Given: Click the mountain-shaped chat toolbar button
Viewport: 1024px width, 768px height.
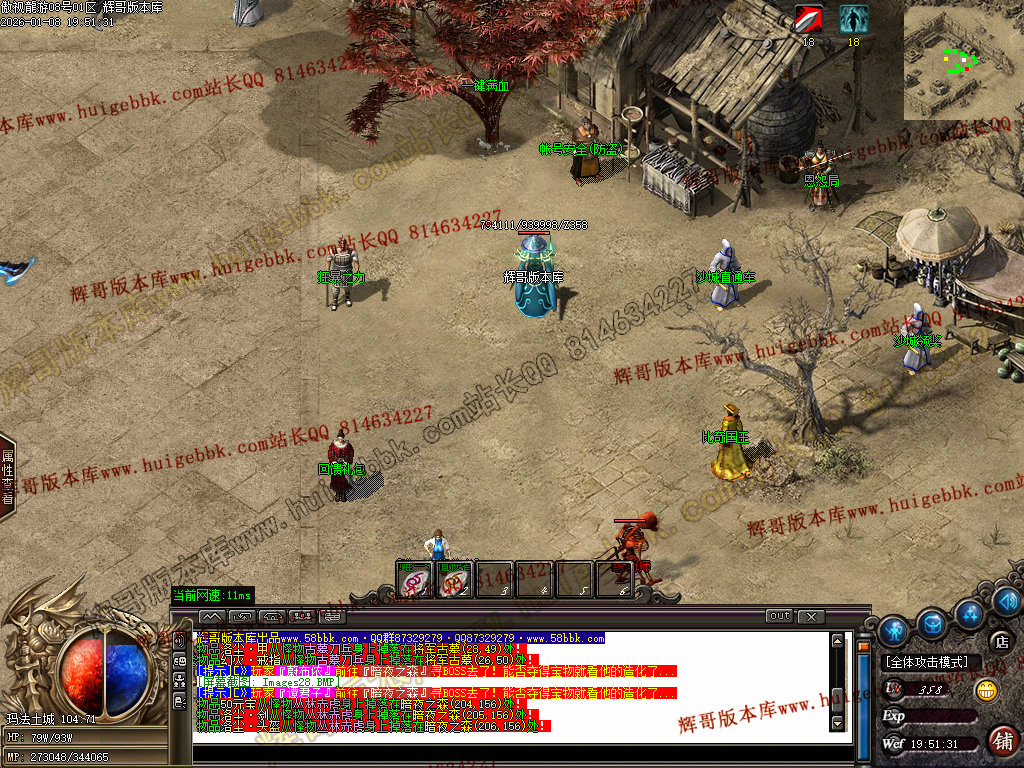Looking at the screenshot, I should (212, 616).
